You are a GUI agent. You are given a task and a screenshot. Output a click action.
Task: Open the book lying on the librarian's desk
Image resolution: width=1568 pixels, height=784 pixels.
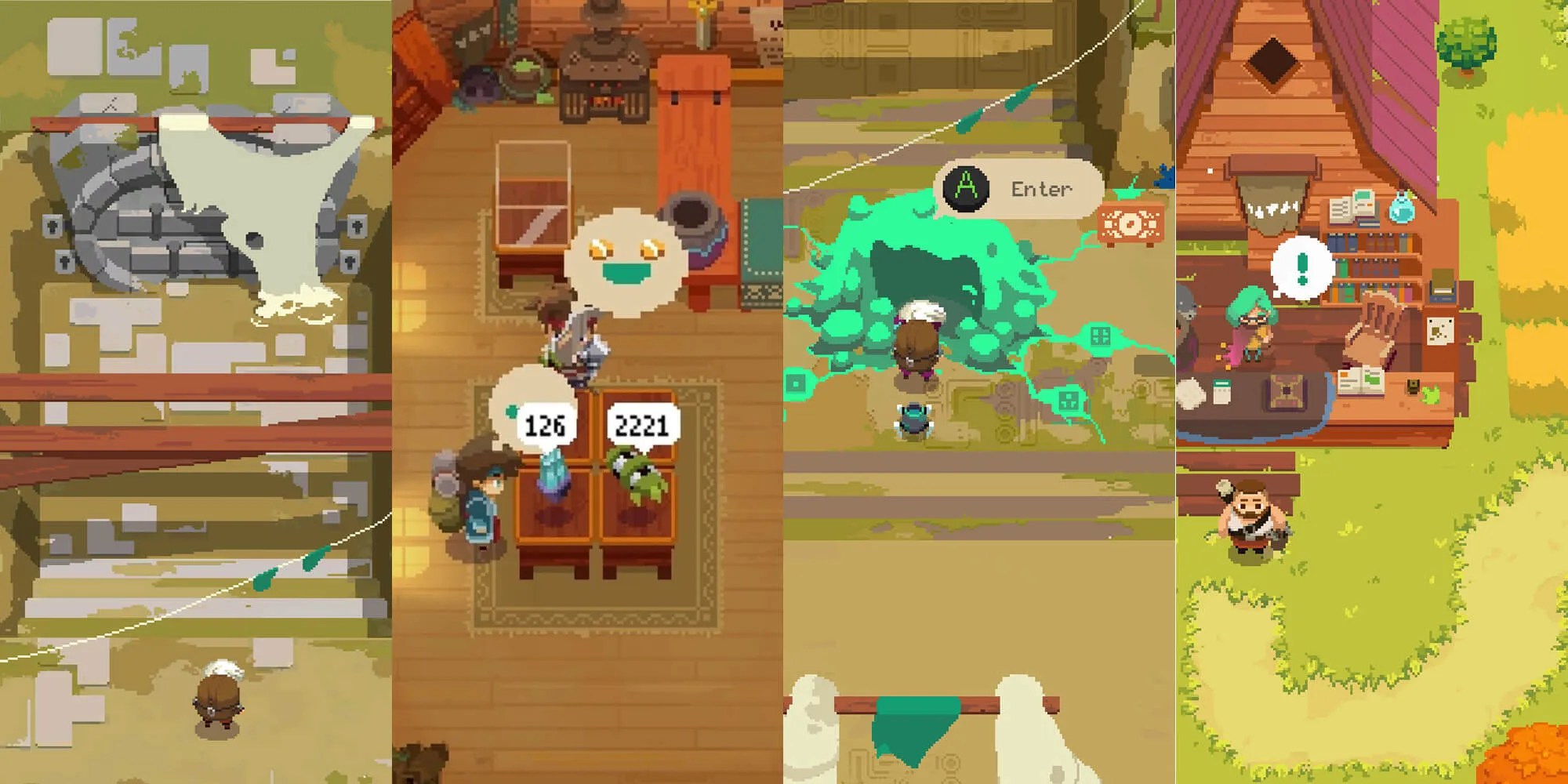coord(1361,381)
